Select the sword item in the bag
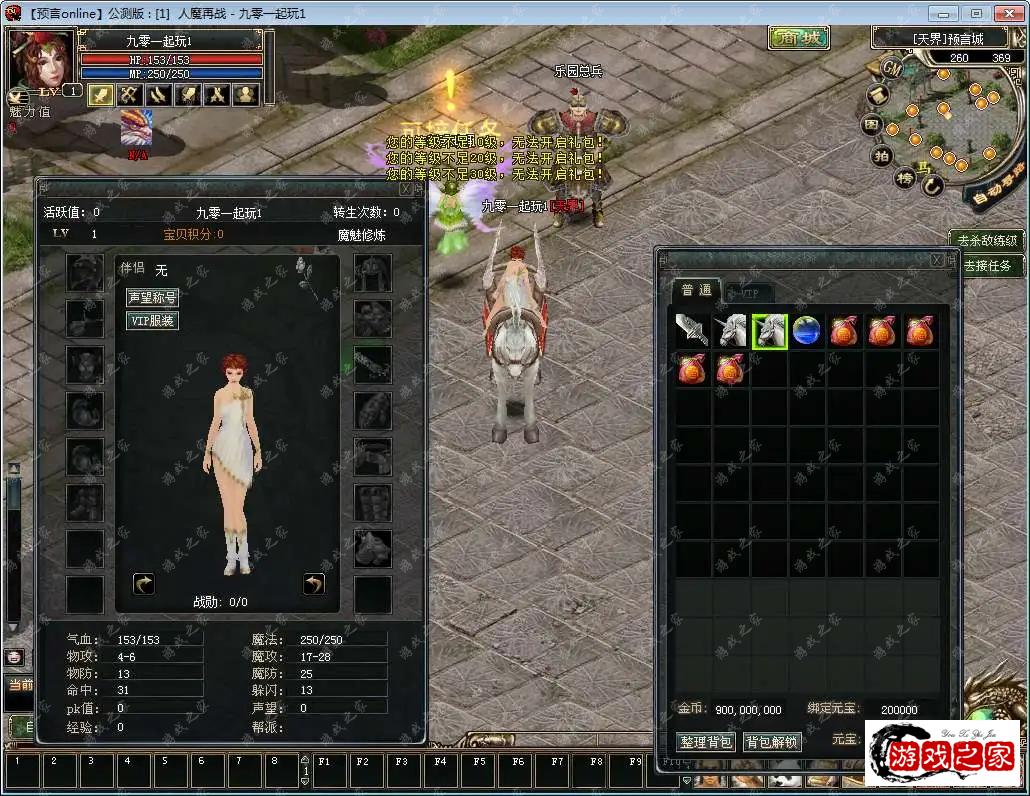Viewport: 1030px width, 796px height. [x=693, y=331]
